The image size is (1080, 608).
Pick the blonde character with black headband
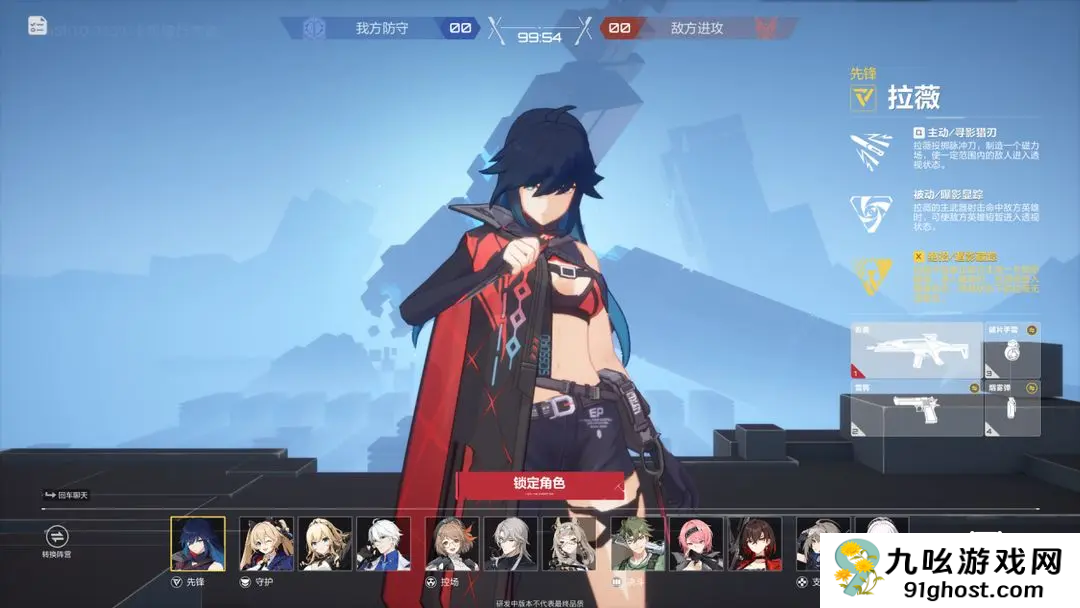325,544
